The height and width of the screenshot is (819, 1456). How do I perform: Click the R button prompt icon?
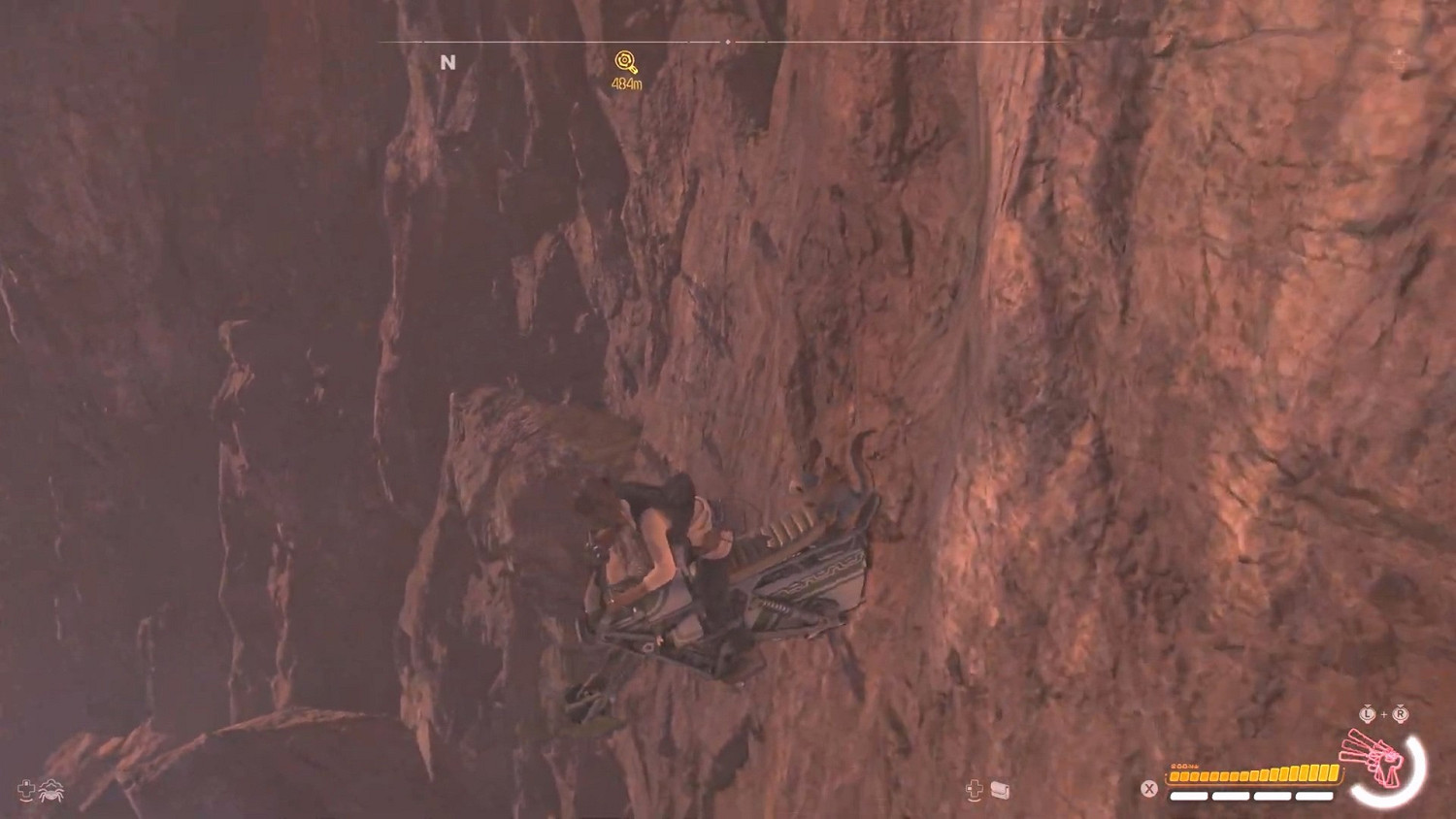point(1400,713)
